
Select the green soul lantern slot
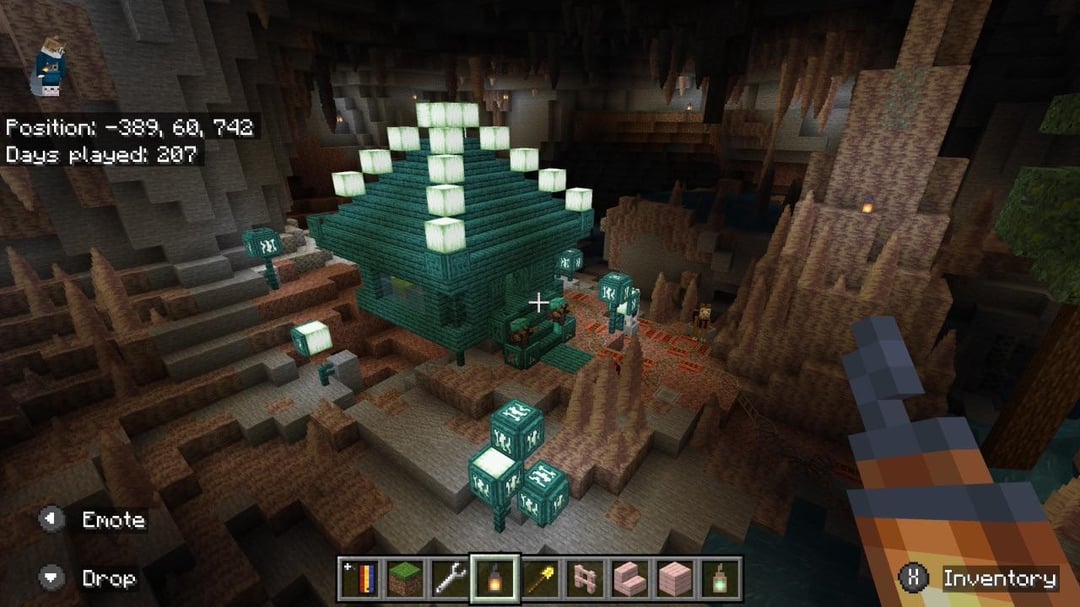[720, 578]
